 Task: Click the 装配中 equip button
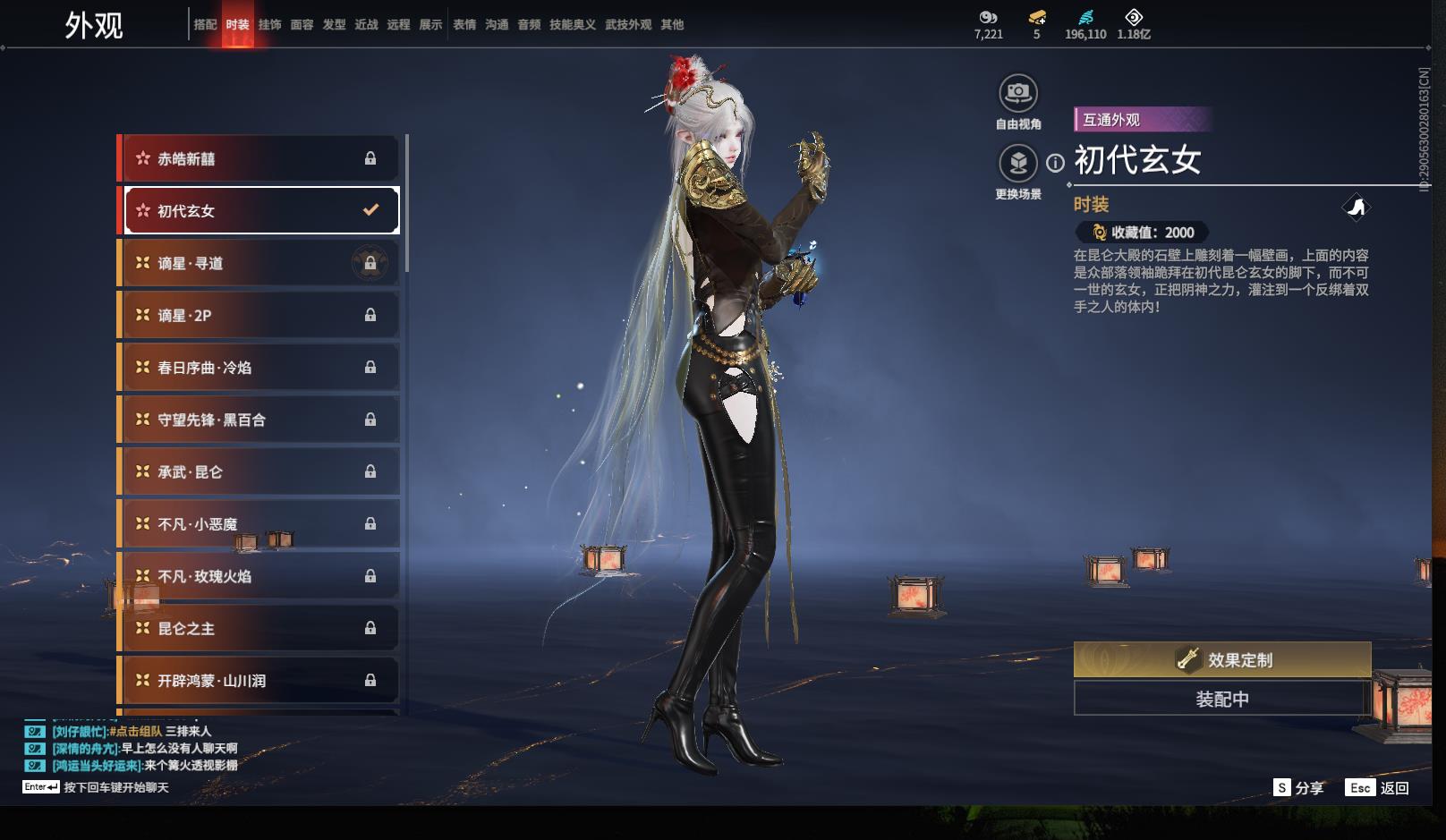pos(1221,699)
